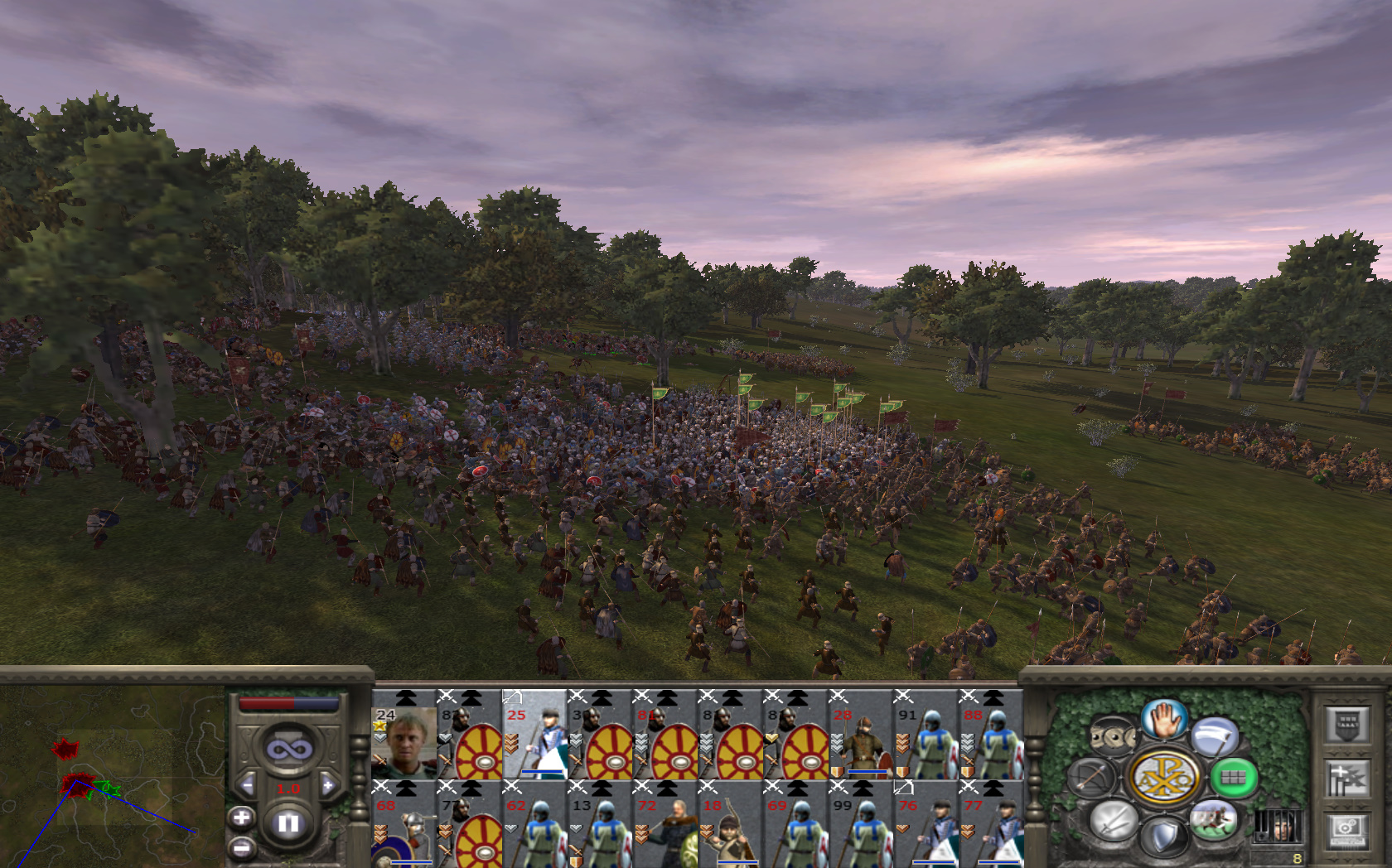This screenshot has width=1392, height=868.
Task: Click the central Chi-Rho special ability button
Action: pos(1164,778)
